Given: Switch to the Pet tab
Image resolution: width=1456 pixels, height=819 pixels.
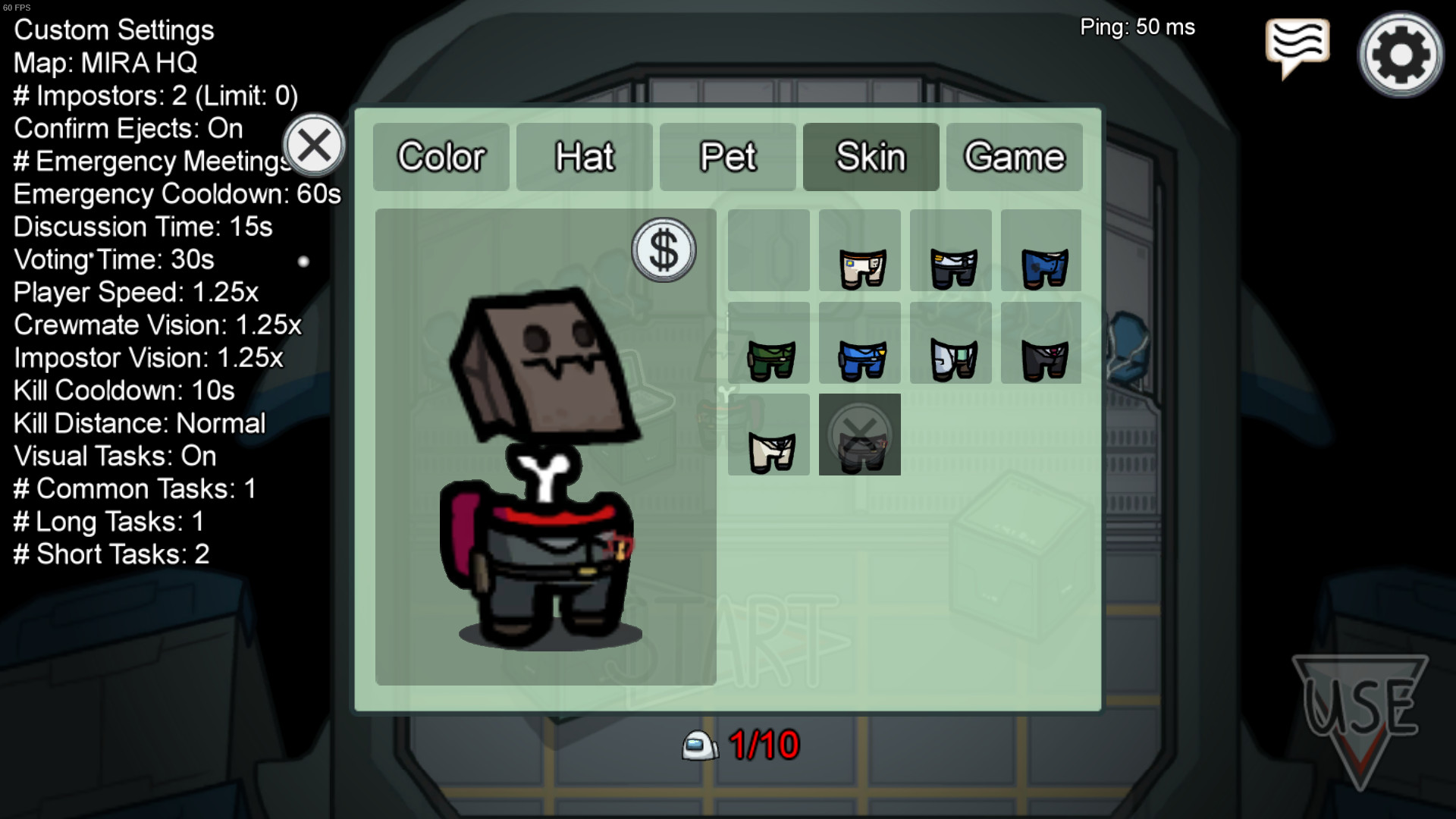Looking at the screenshot, I should point(726,157).
